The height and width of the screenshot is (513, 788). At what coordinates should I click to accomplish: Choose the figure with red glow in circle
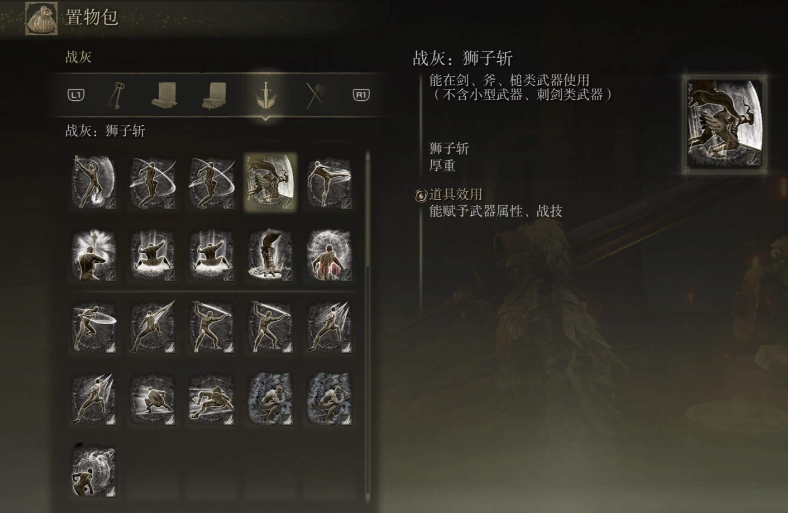pyautogui.click(x=329, y=256)
